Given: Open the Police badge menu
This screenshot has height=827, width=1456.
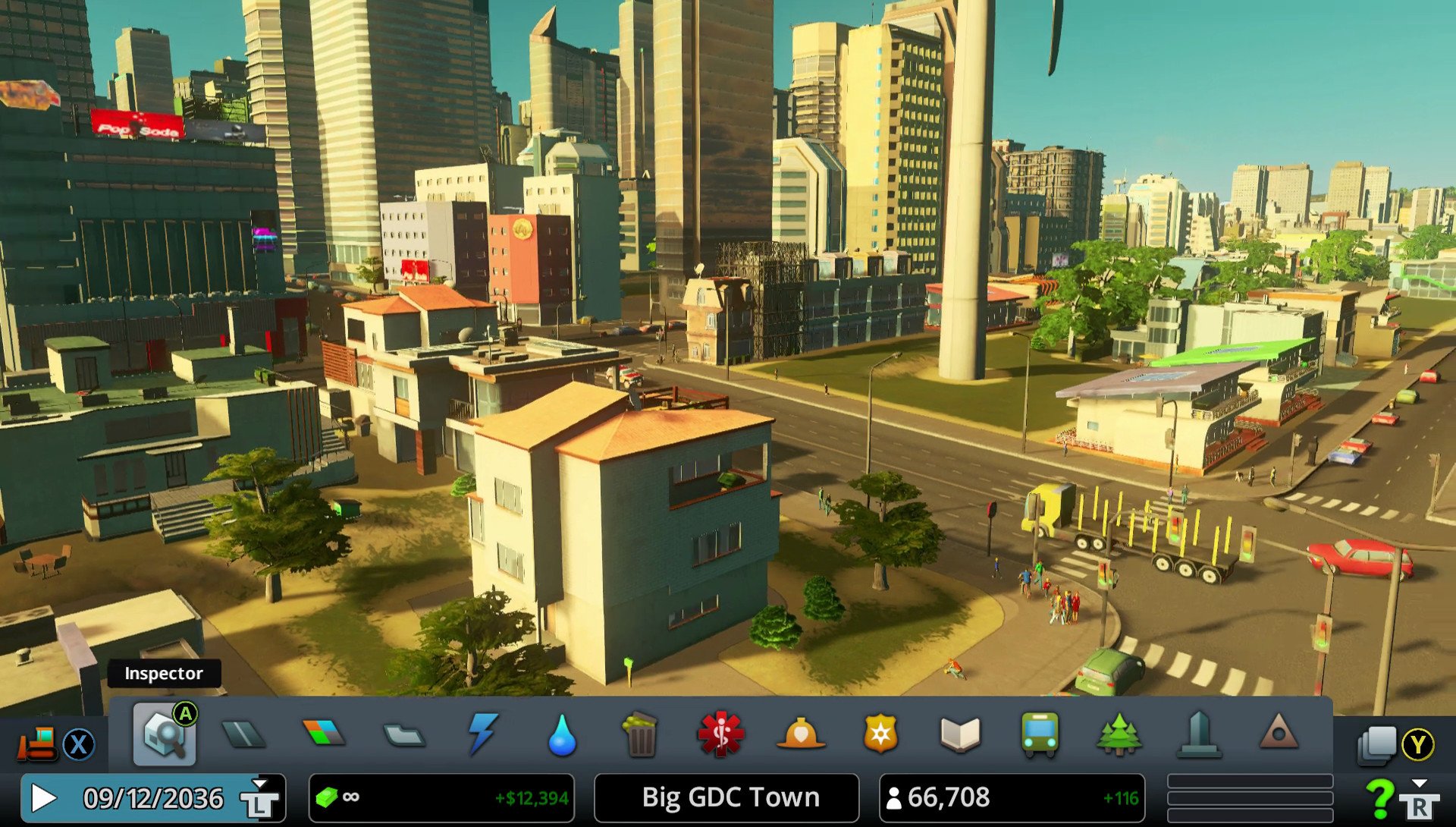Looking at the screenshot, I should tap(880, 734).
